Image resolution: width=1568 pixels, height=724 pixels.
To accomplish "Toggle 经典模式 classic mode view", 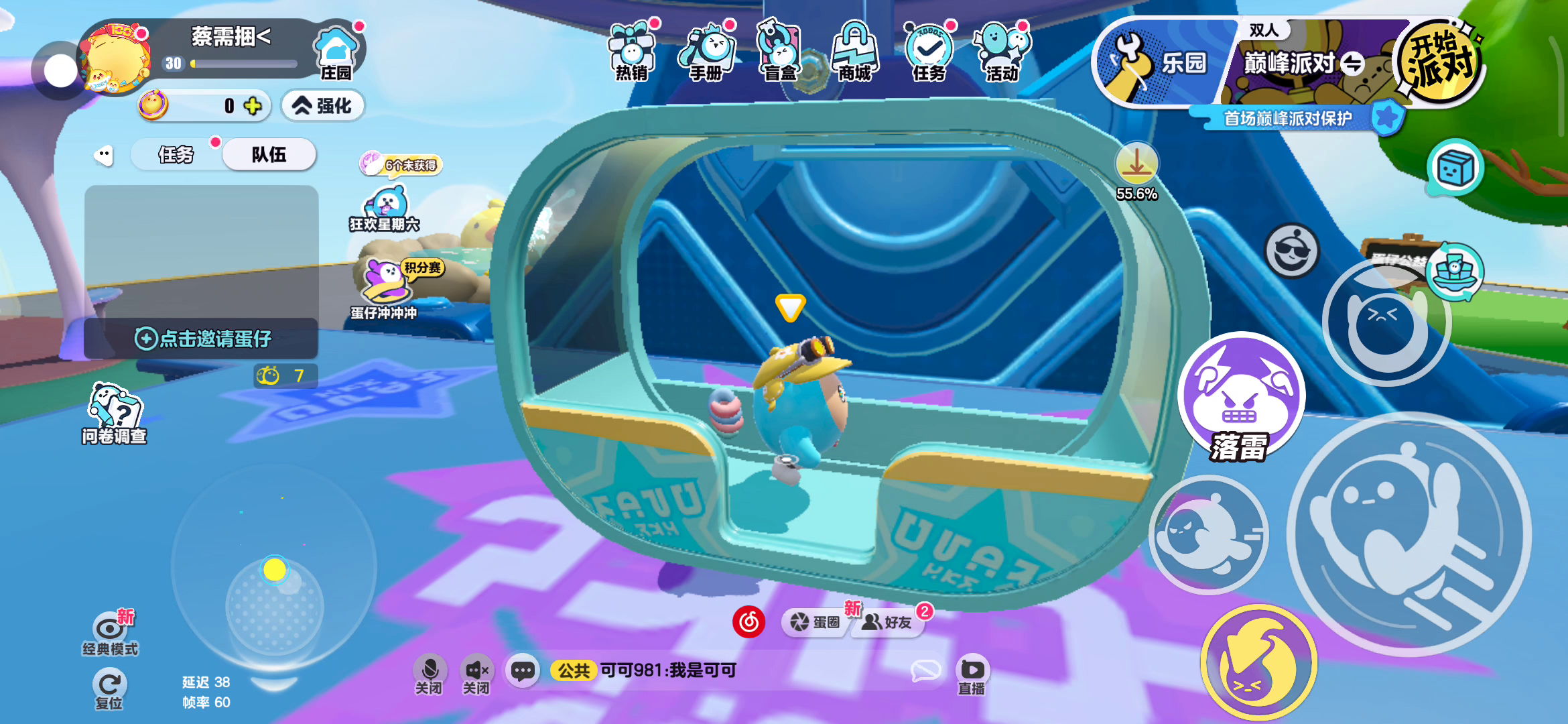I will tap(111, 633).
